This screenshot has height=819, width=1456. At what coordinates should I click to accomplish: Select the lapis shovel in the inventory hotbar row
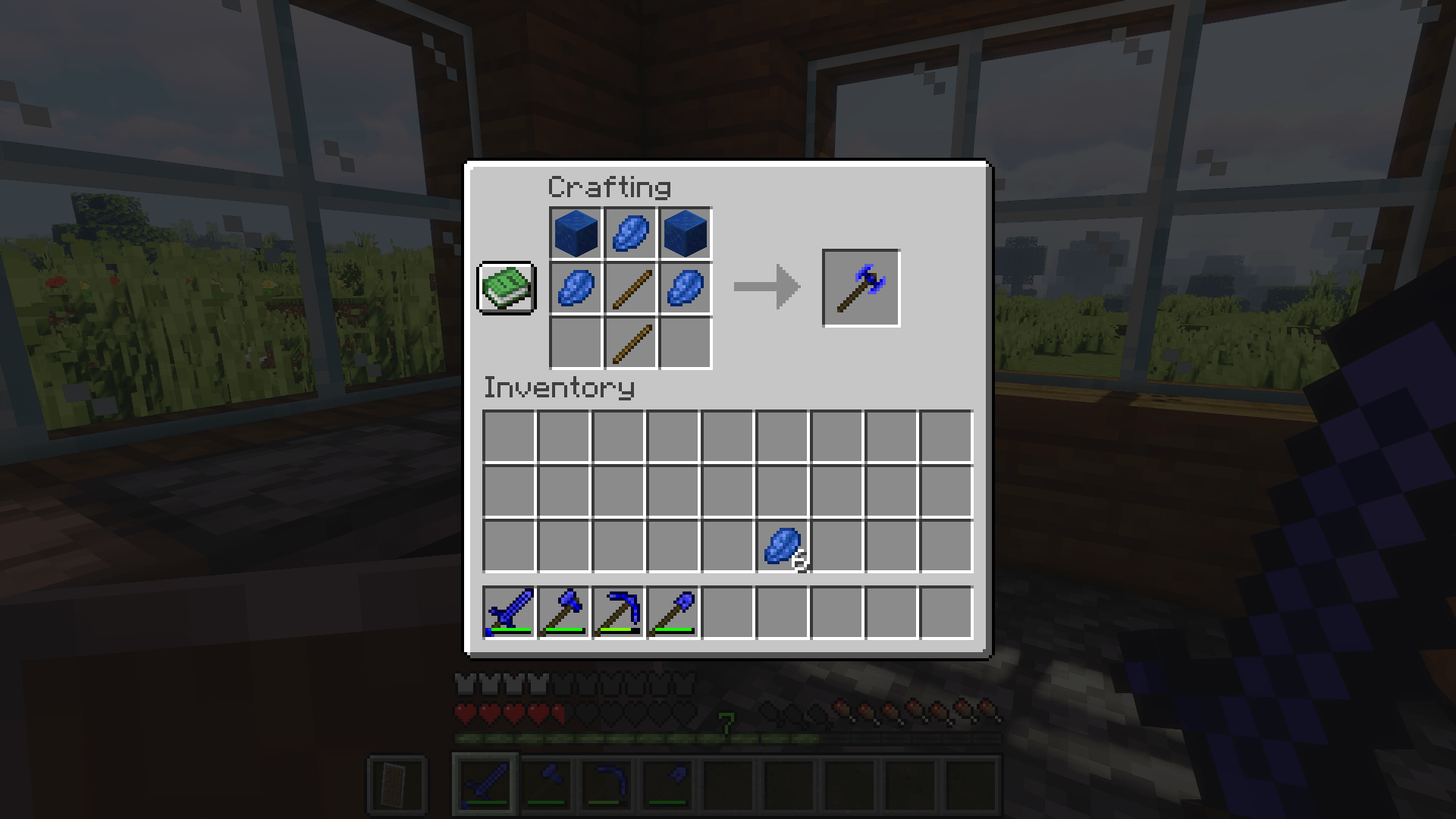(x=672, y=613)
